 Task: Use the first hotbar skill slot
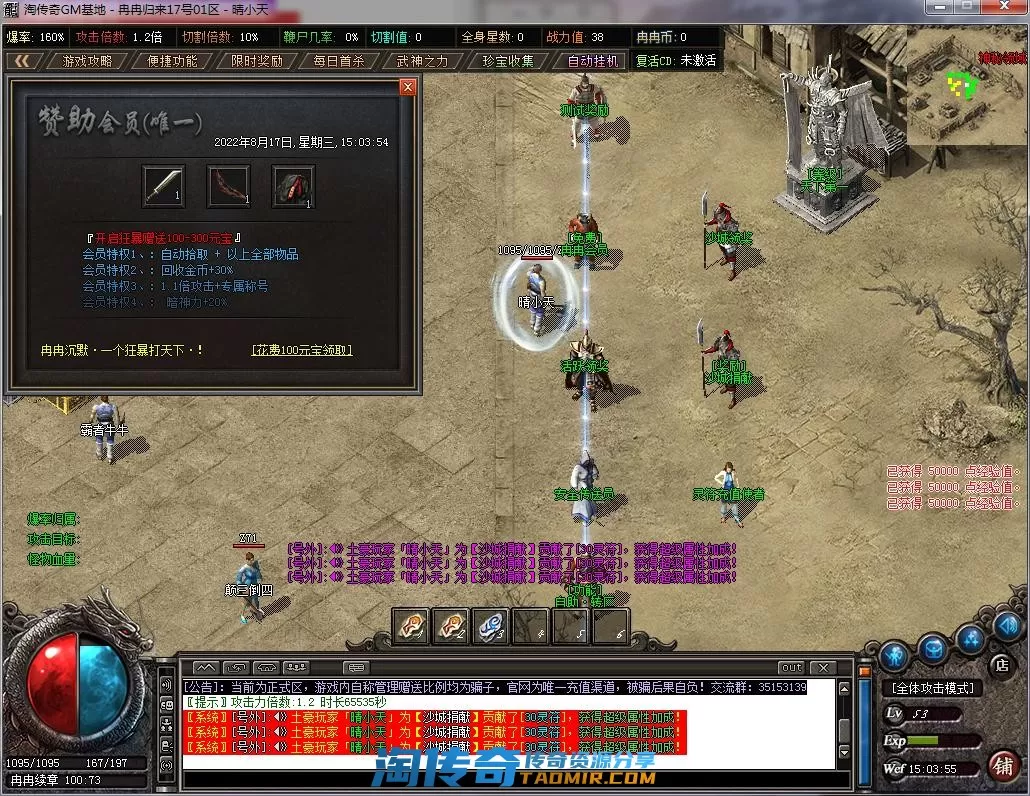click(x=410, y=626)
